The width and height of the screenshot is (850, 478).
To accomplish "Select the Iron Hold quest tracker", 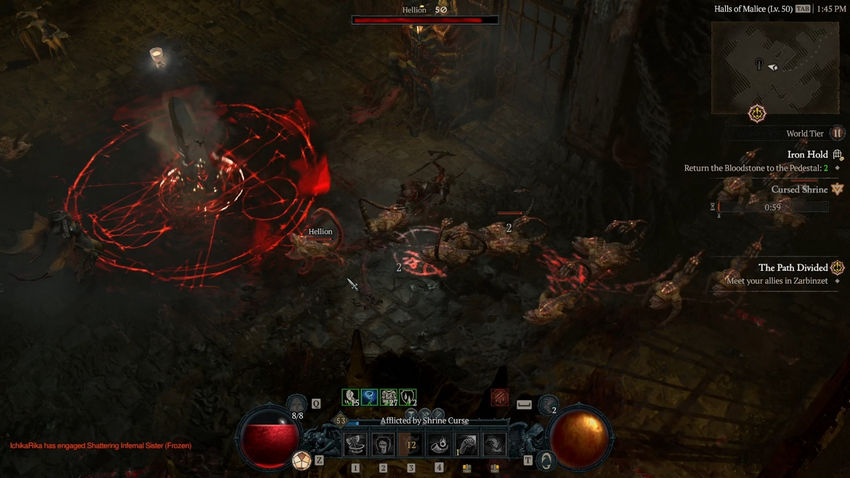I will click(810, 154).
